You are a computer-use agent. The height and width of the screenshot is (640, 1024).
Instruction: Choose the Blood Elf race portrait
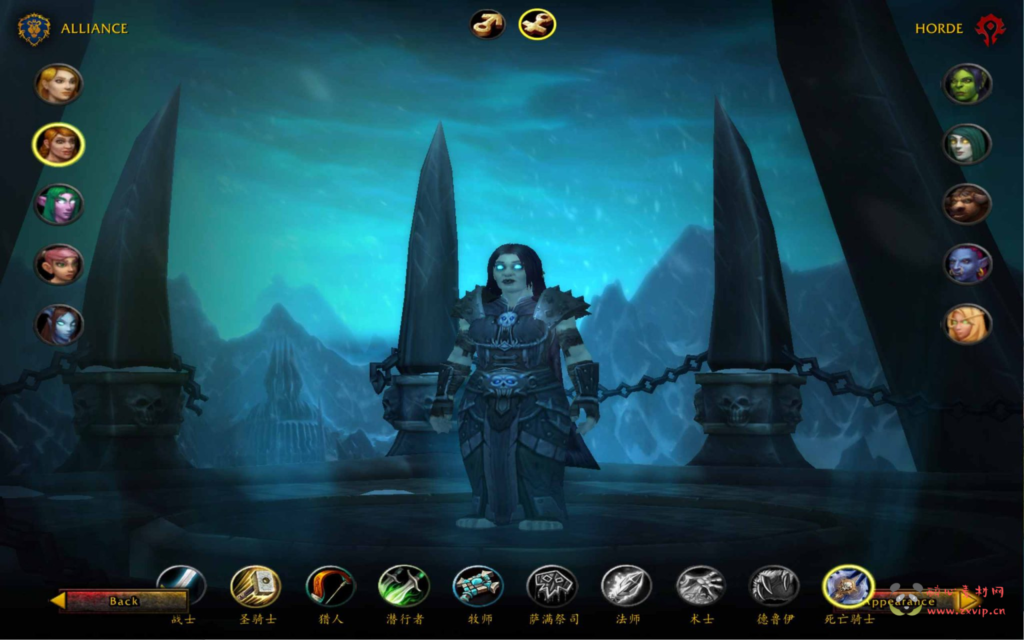pos(967,324)
